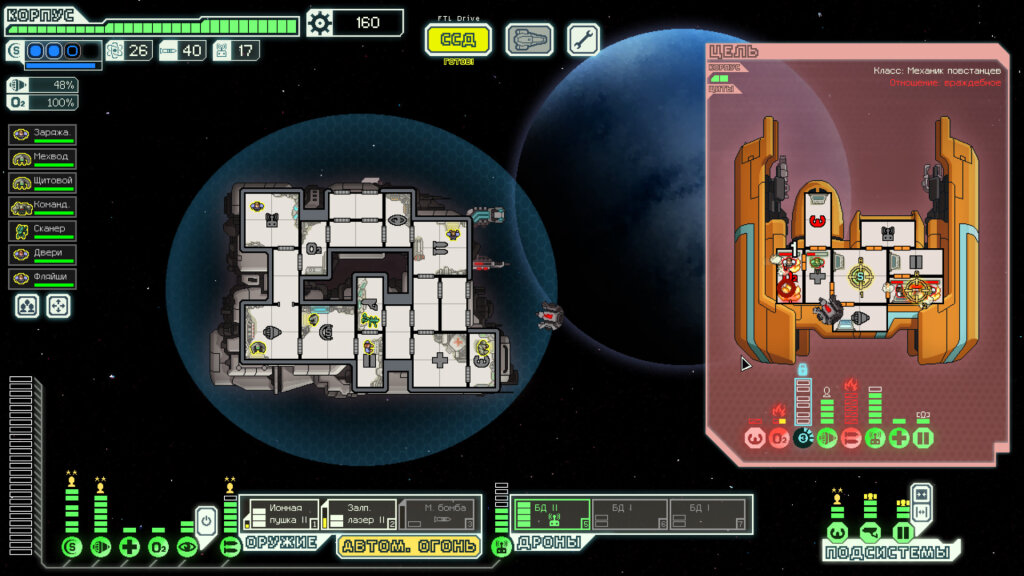Select crew member Команд.
Screen dimensions: 1024x576
(43, 207)
